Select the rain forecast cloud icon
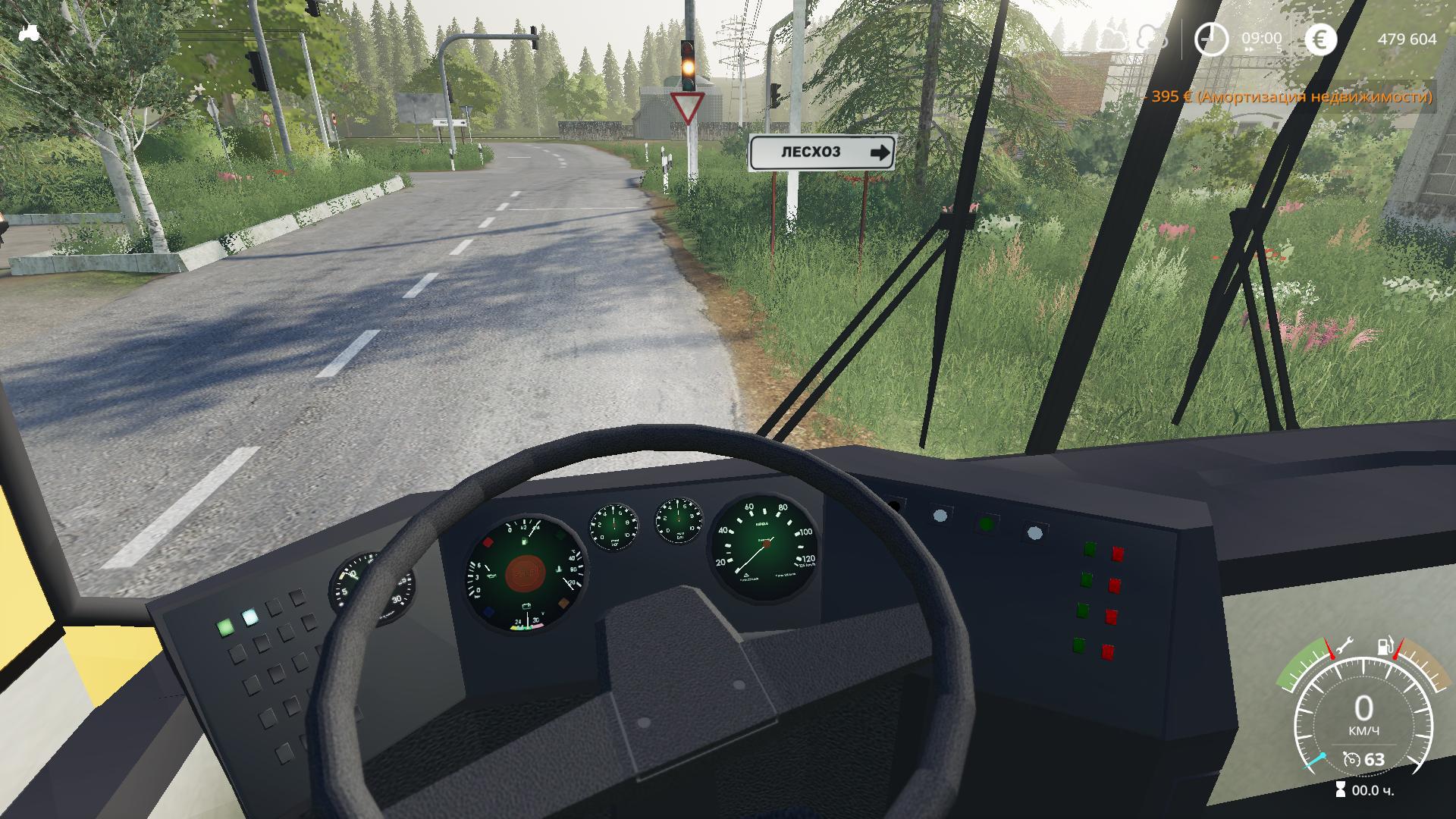The height and width of the screenshot is (819, 1456). tap(1152, 38)
